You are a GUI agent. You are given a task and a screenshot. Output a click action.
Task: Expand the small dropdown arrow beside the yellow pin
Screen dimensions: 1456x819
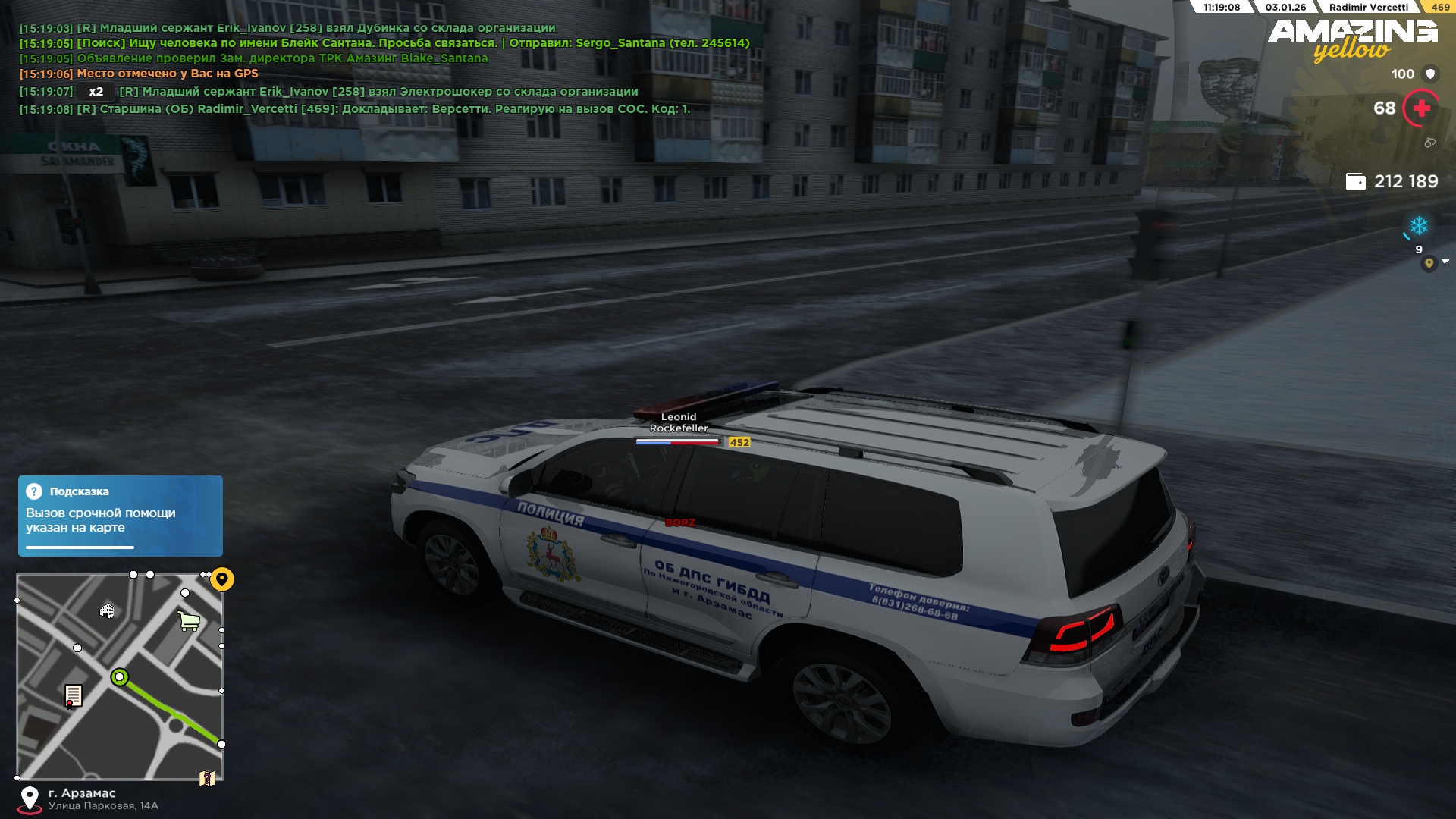pyautogui.click(x=1445, y=262)
